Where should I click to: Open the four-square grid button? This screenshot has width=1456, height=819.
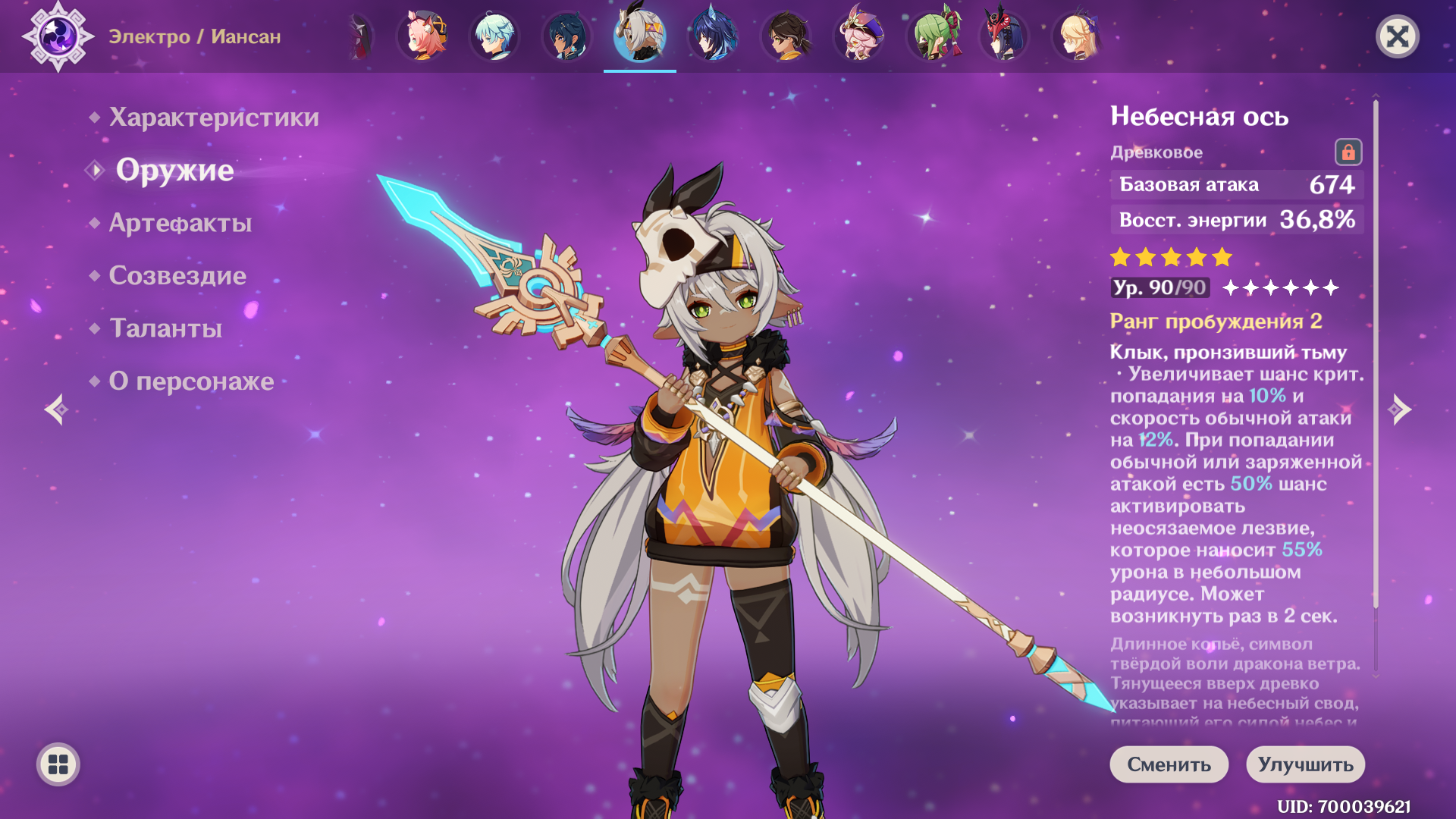click(x=58, y=764)
